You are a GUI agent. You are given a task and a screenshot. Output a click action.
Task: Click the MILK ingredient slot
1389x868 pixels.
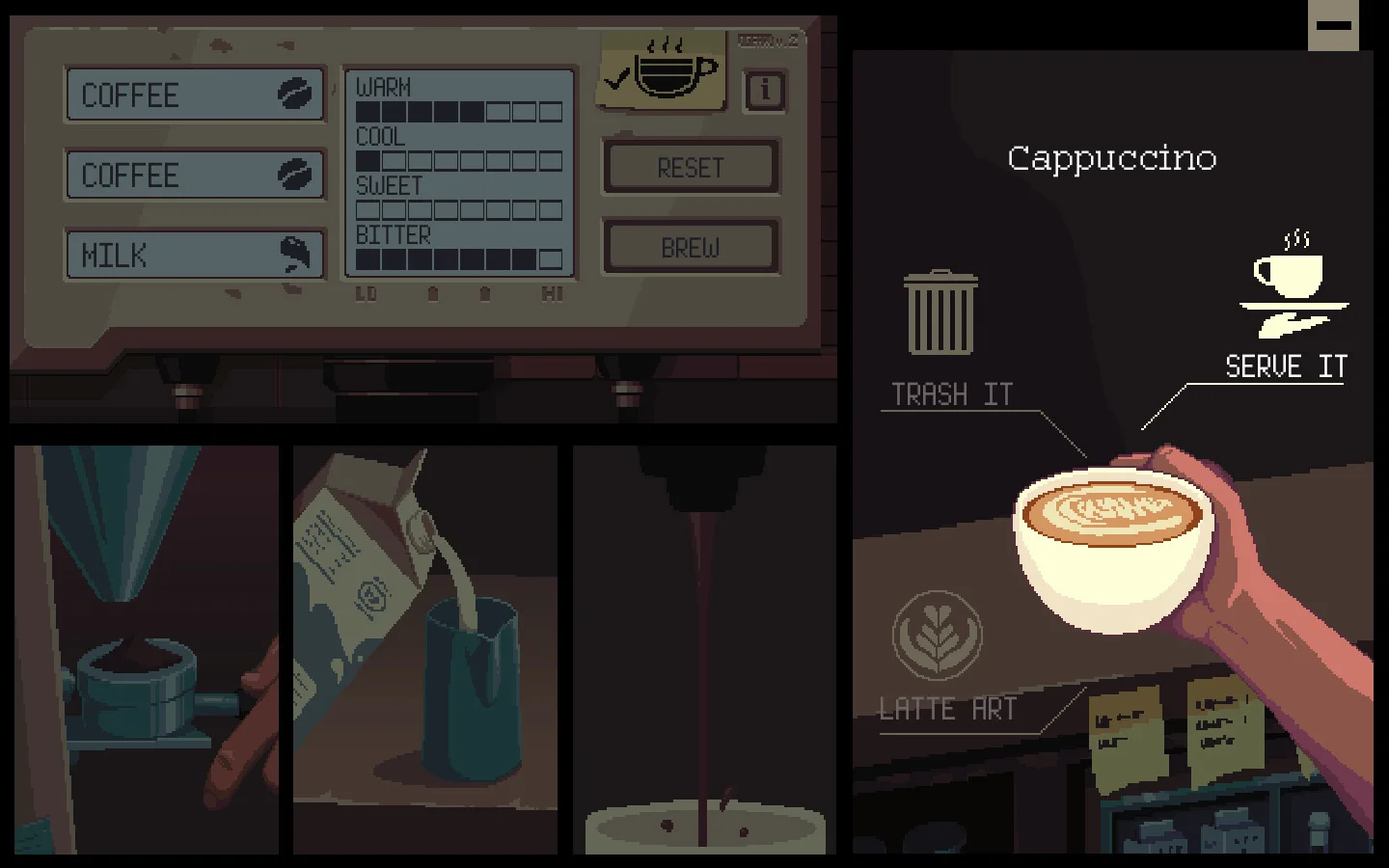193,254
